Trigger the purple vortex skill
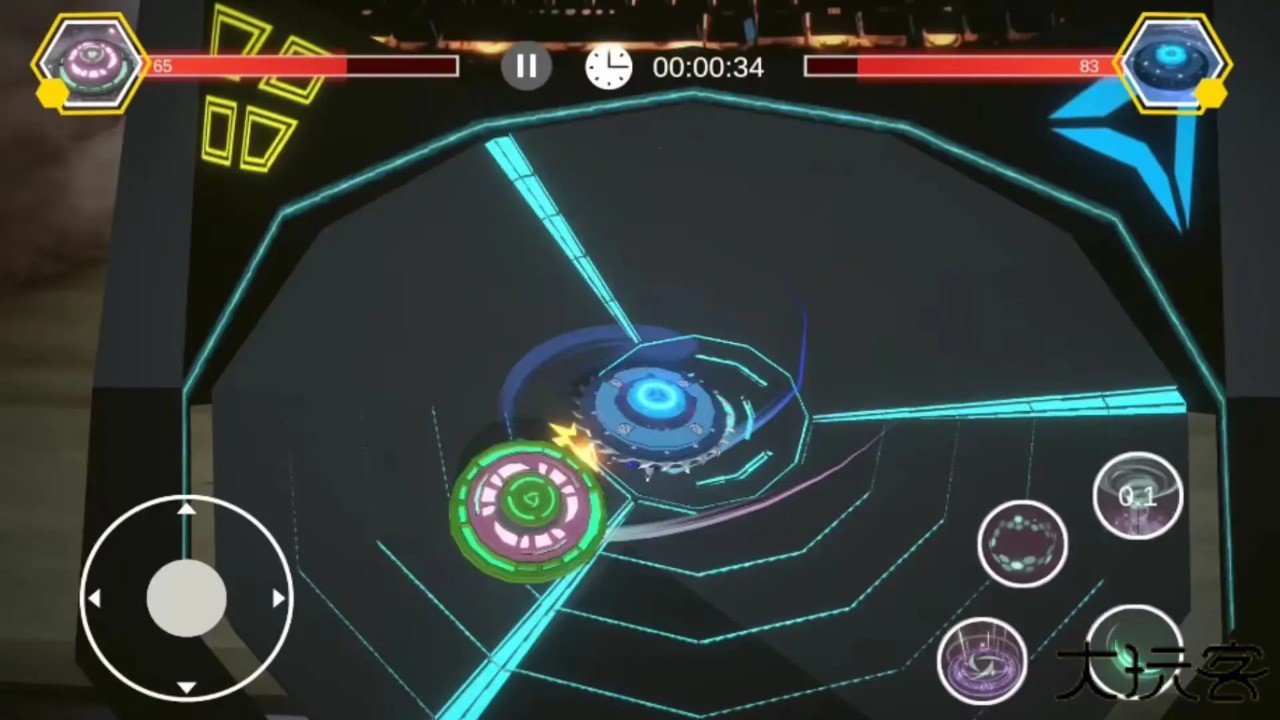Screen dimensions: 1280x720 click(982, 660)
